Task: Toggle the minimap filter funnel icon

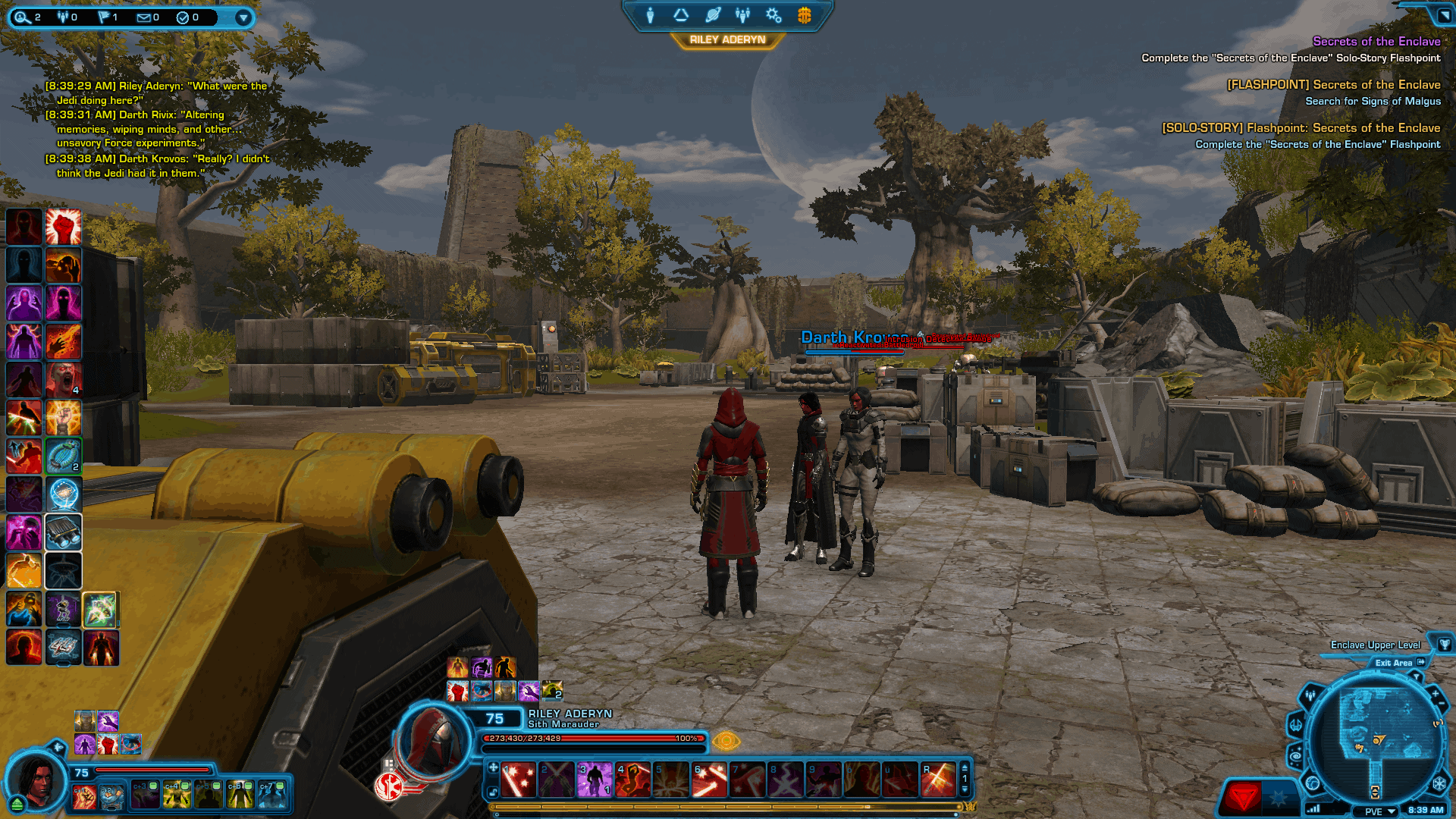Action: [1417, 676]
